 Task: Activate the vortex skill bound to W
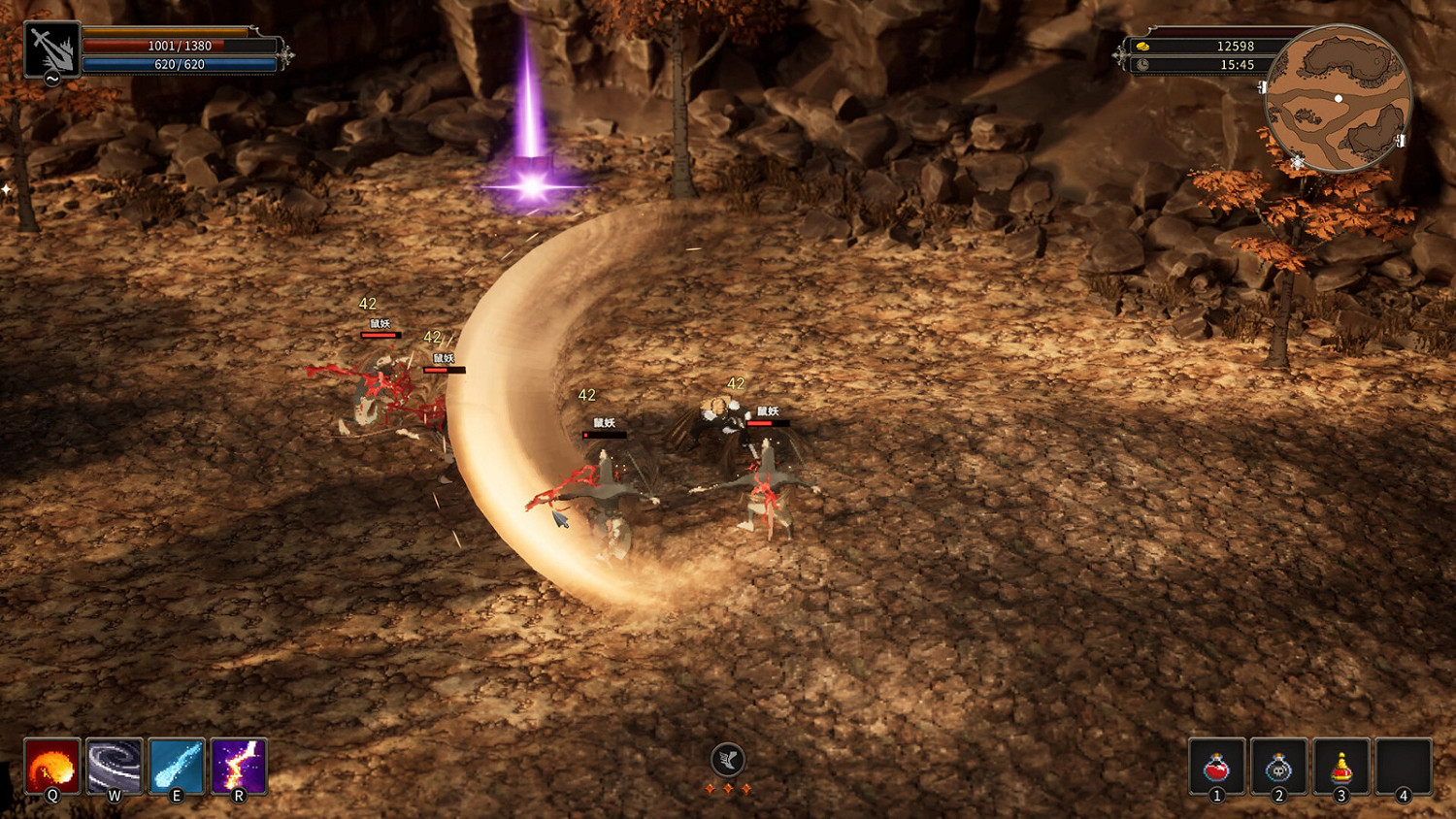pos(114,768)
